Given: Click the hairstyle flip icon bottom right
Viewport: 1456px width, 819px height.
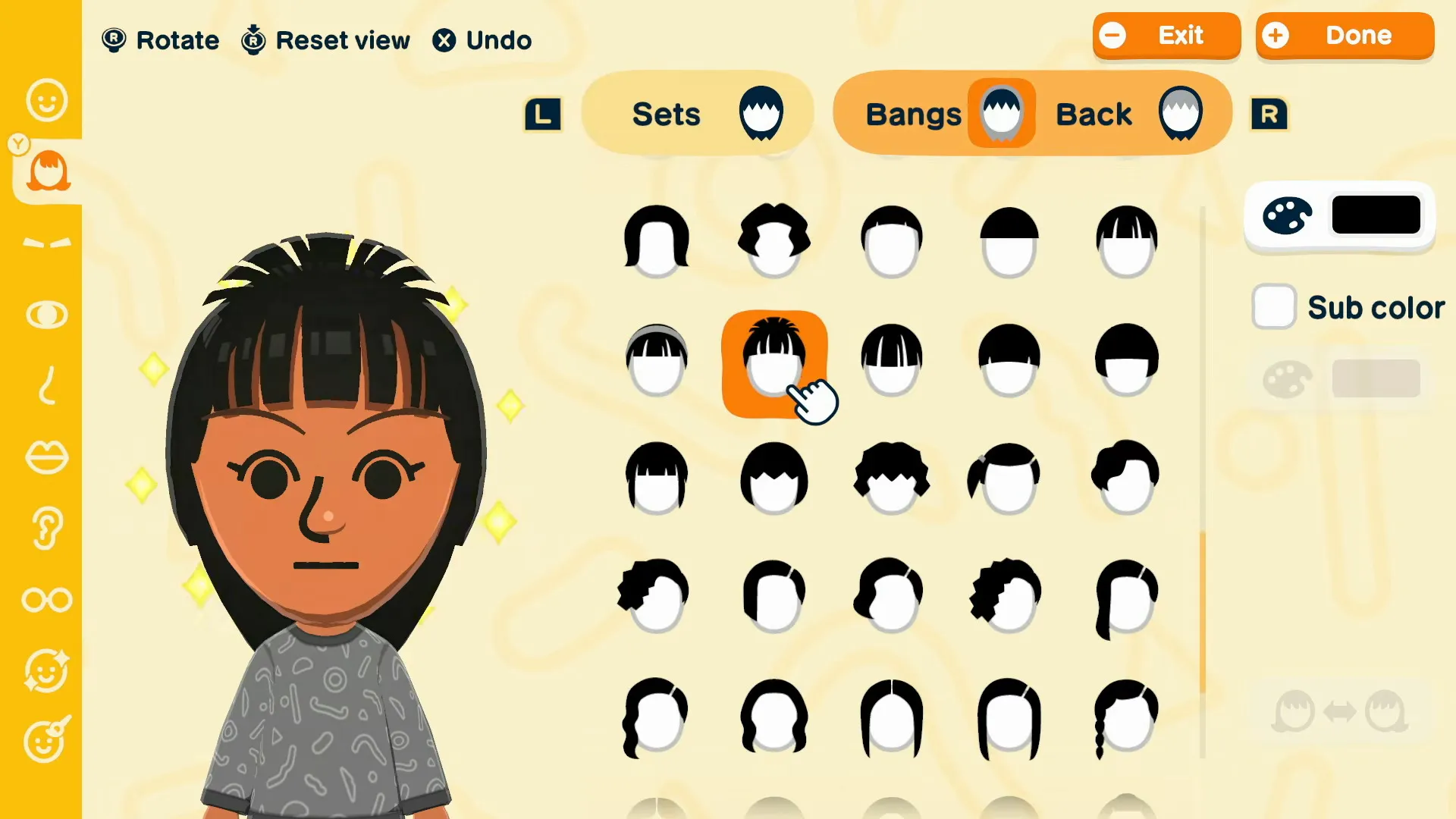Looking at the screenshot, I should (1342, 711).
